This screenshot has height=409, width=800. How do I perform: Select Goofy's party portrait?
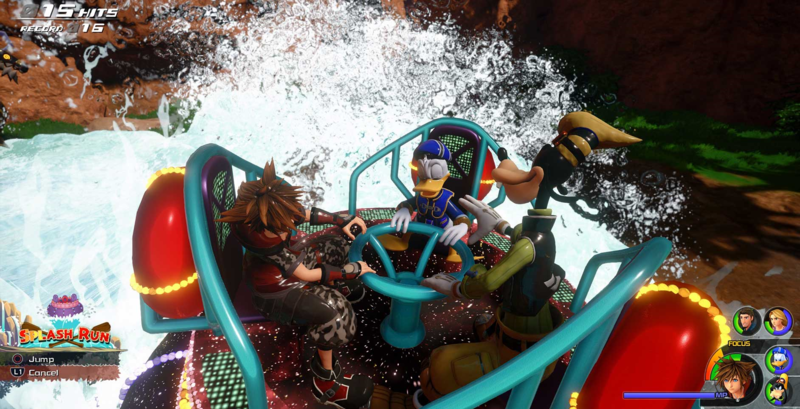click(x=778, y=391)
